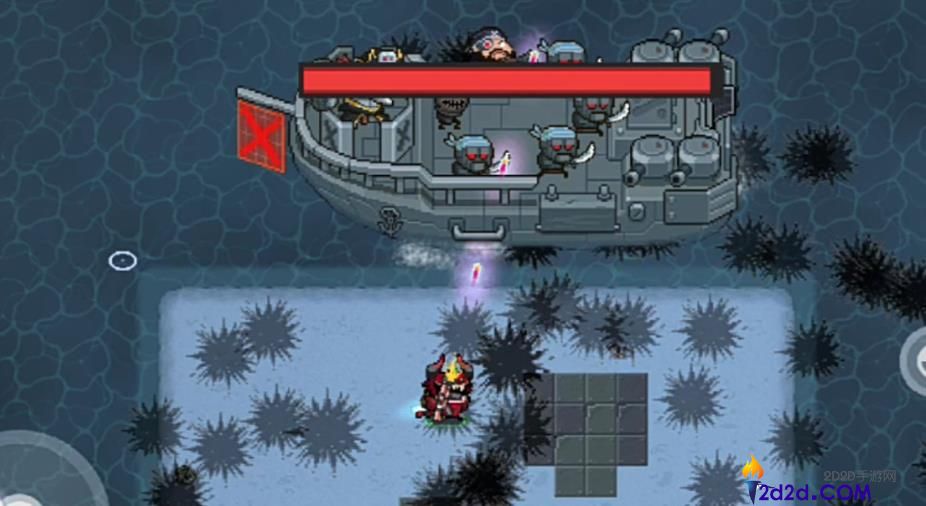Tap the round skill button at right edge

[x=914, y=360]
